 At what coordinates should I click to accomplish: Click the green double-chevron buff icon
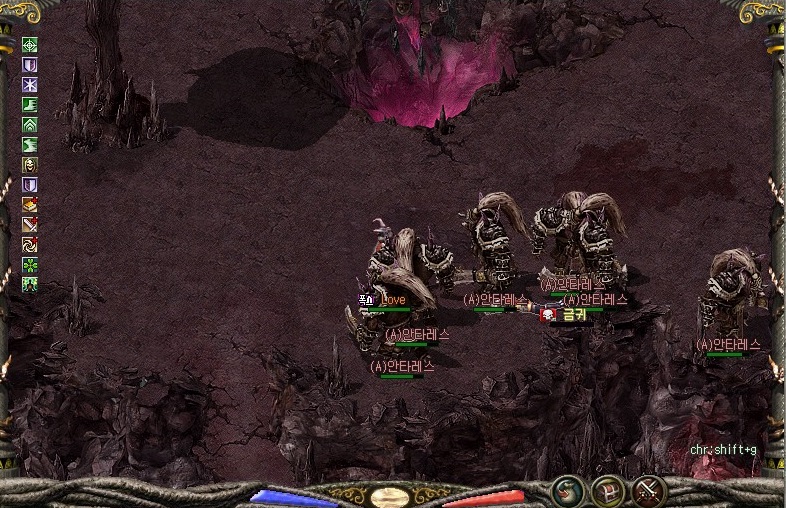click(x=30, y=125)
